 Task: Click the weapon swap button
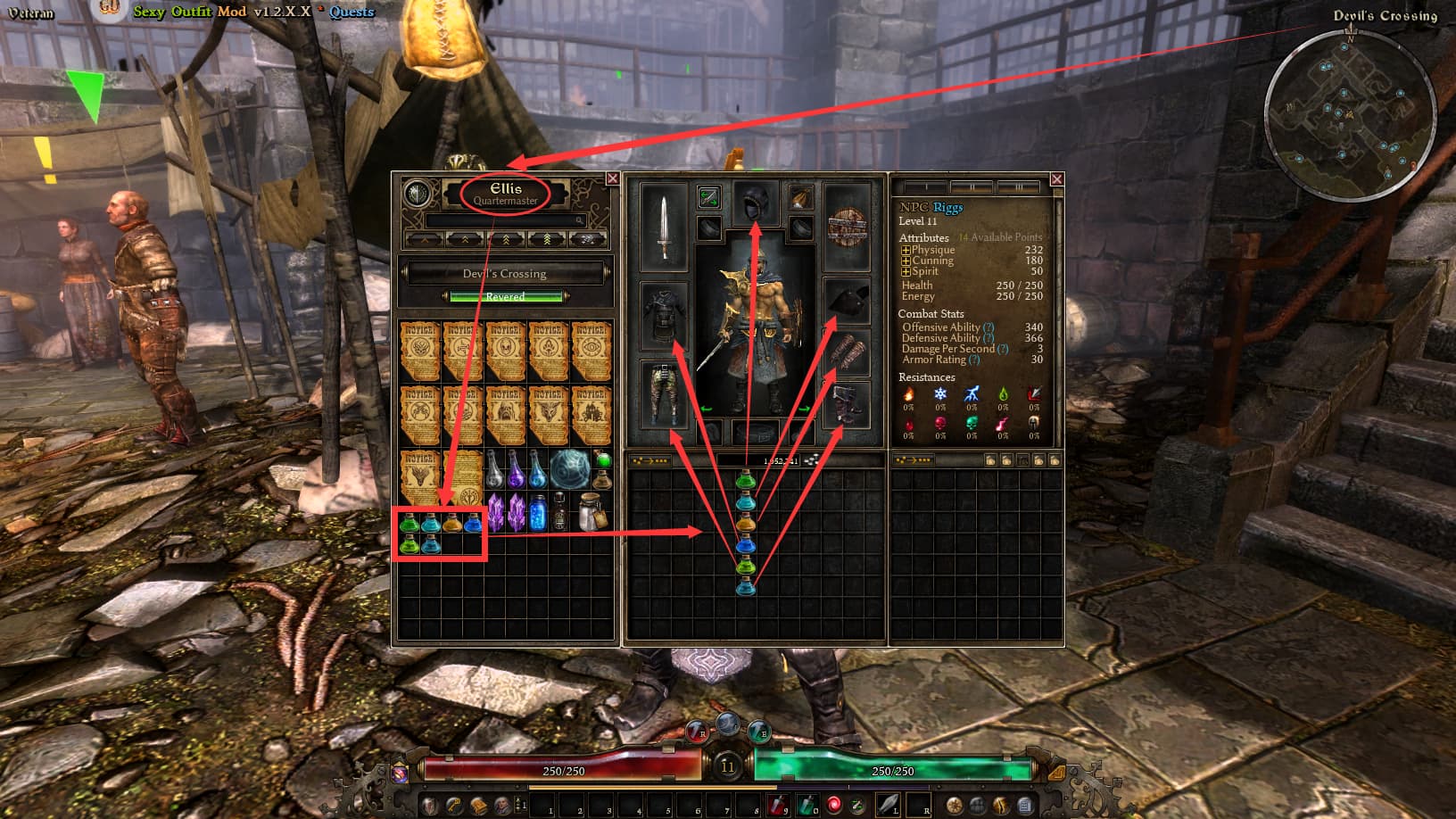(708, 196)
